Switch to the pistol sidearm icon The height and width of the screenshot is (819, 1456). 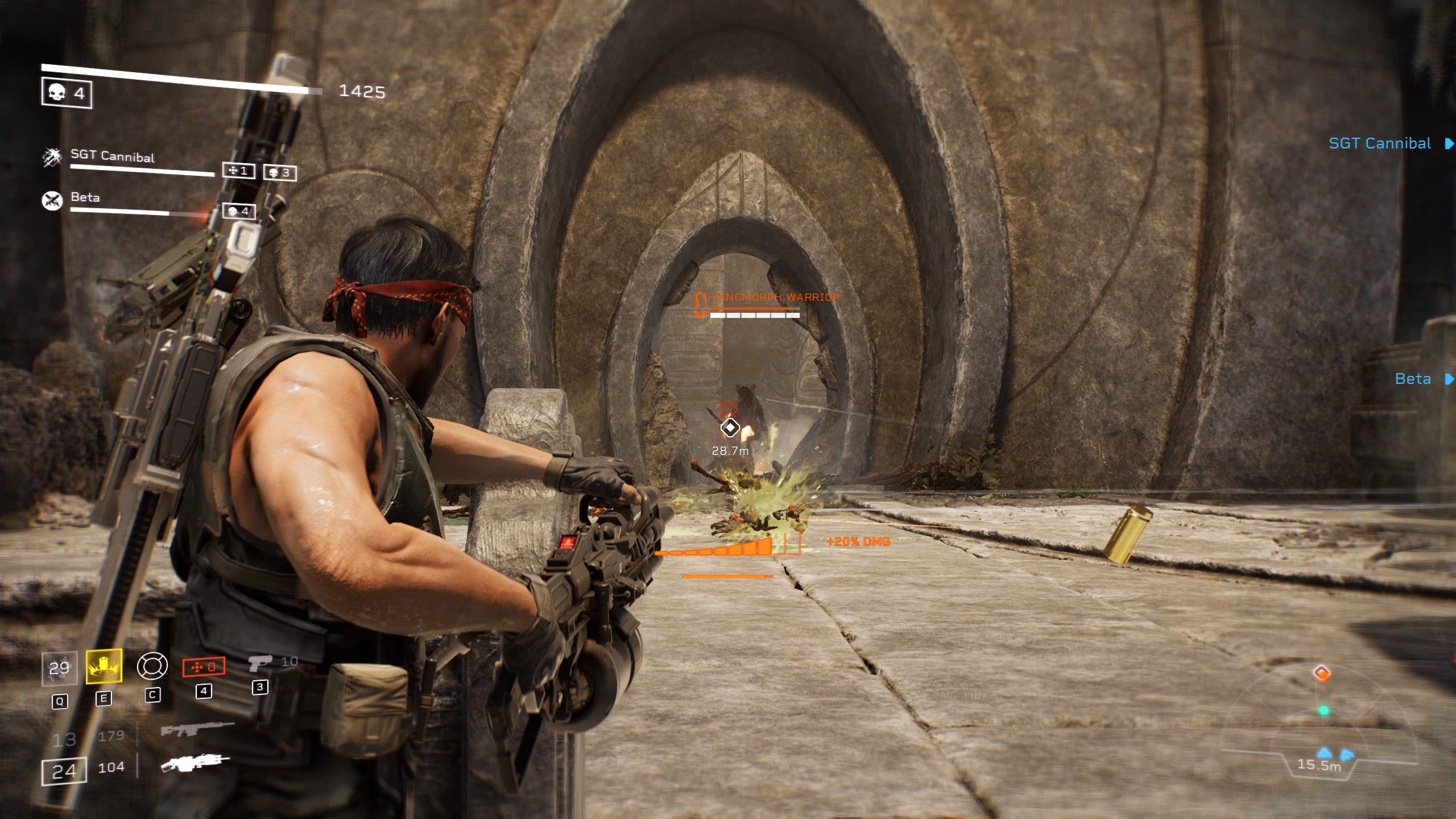[x=260, y=663]
